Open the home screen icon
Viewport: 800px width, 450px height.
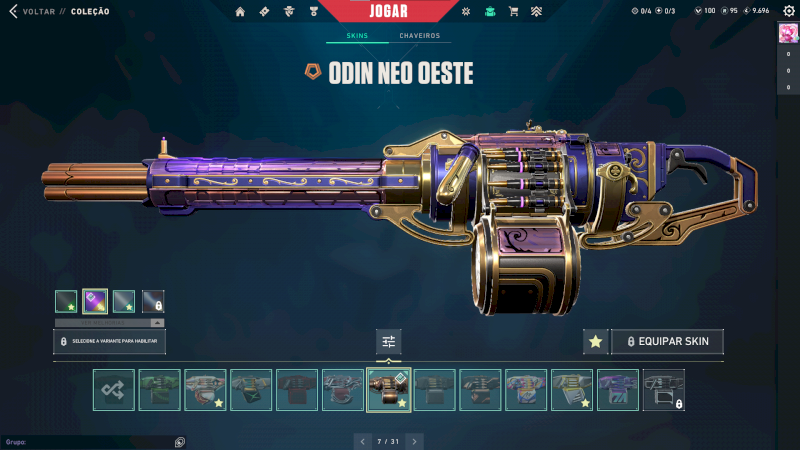pyautogui.click(x=240, y=11)
